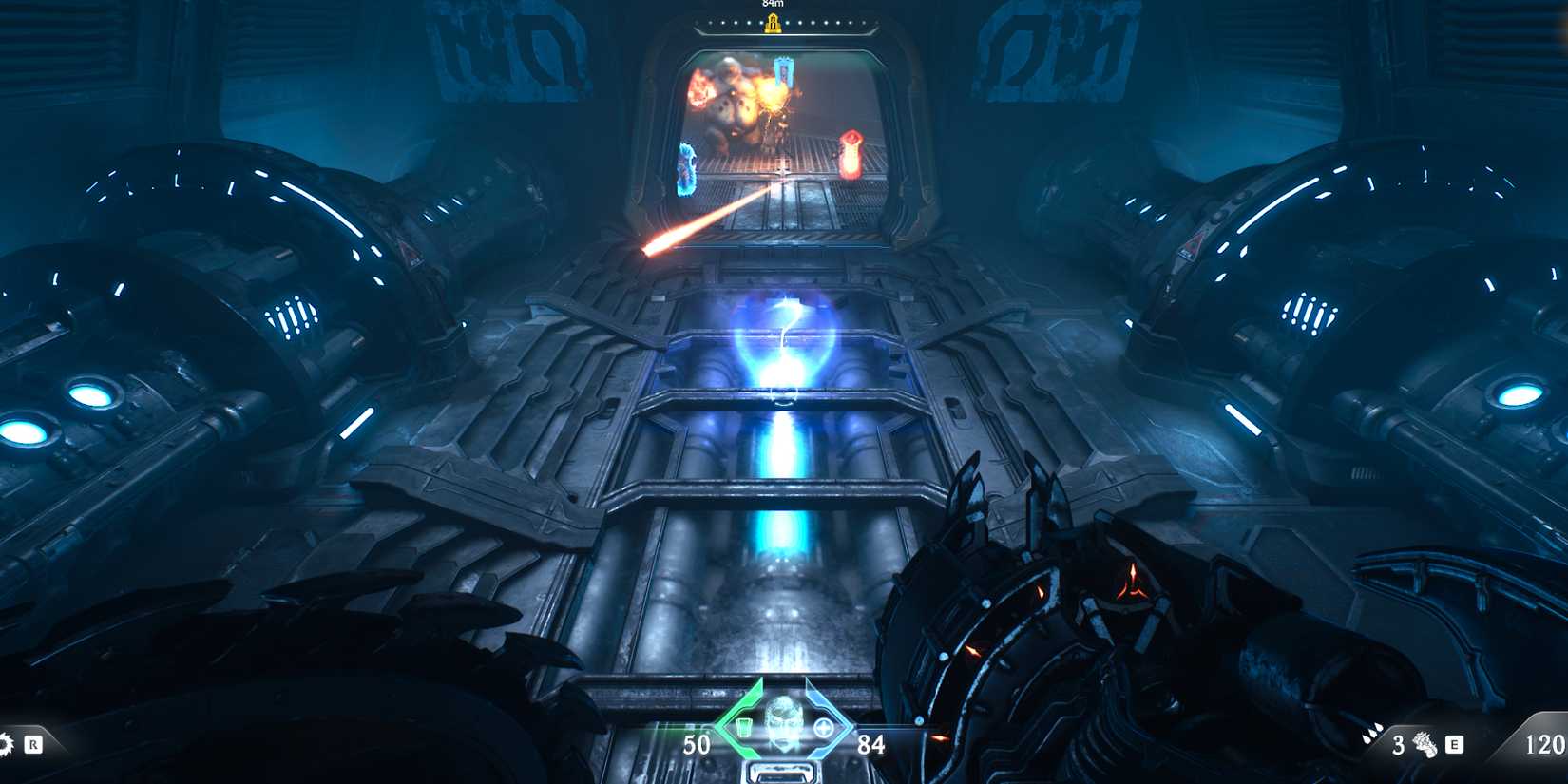The width and height of the screenshot is (1568, 784).
Task: Click the blue health cross icon
Action: 824,727
